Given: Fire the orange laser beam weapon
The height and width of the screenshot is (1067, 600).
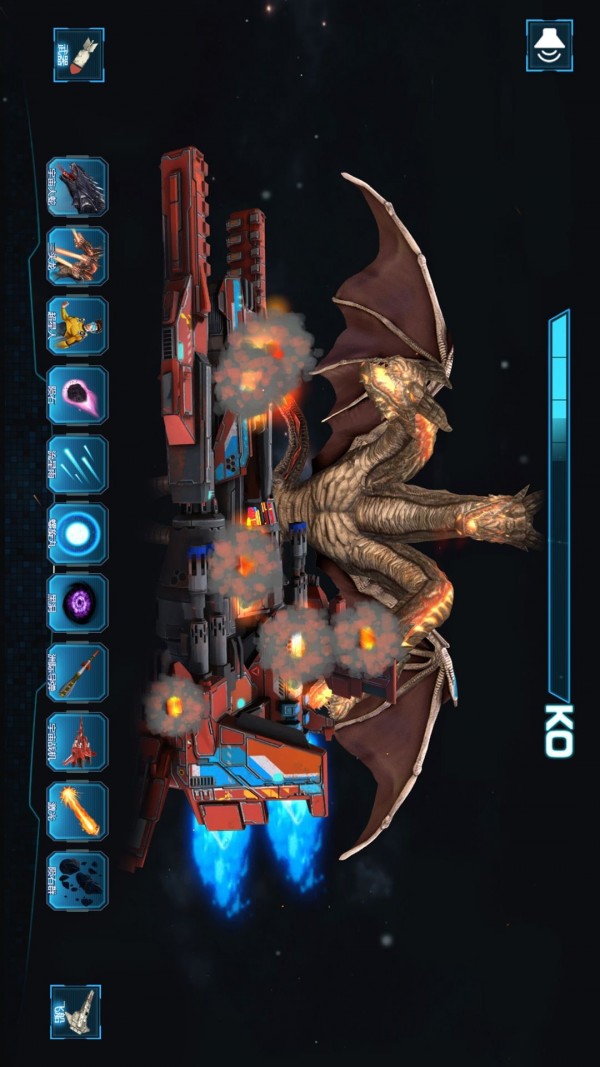Looking at the screenshot, I should click(x=77, y=811).
